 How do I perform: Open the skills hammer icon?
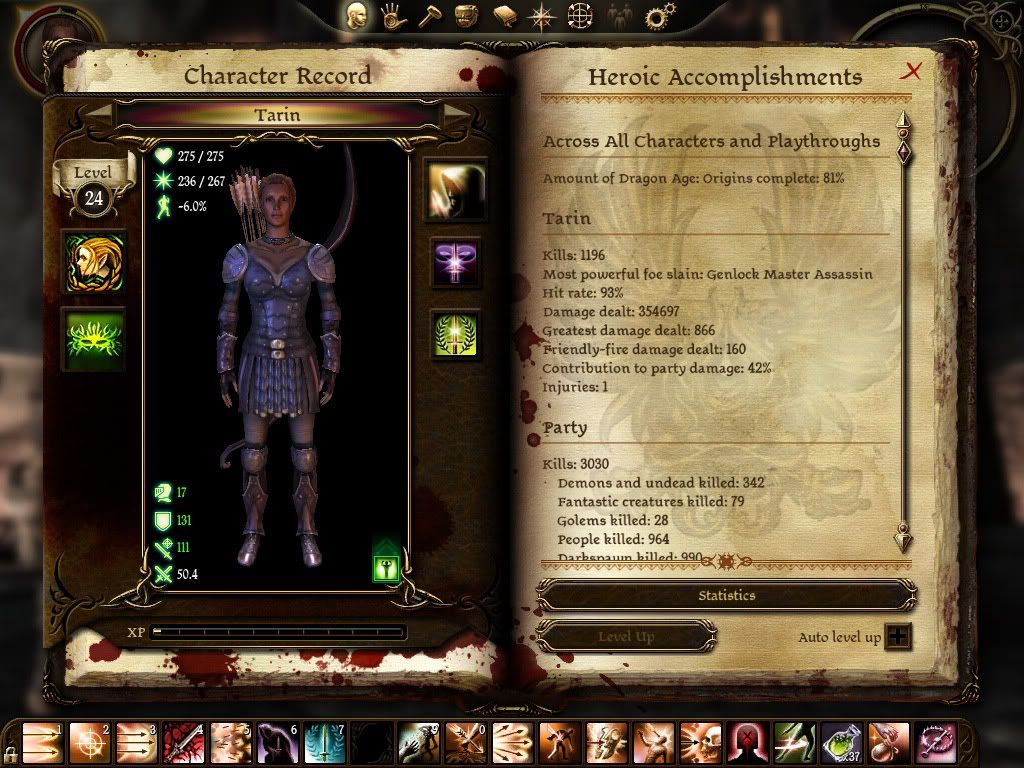(x=429, y=15)
